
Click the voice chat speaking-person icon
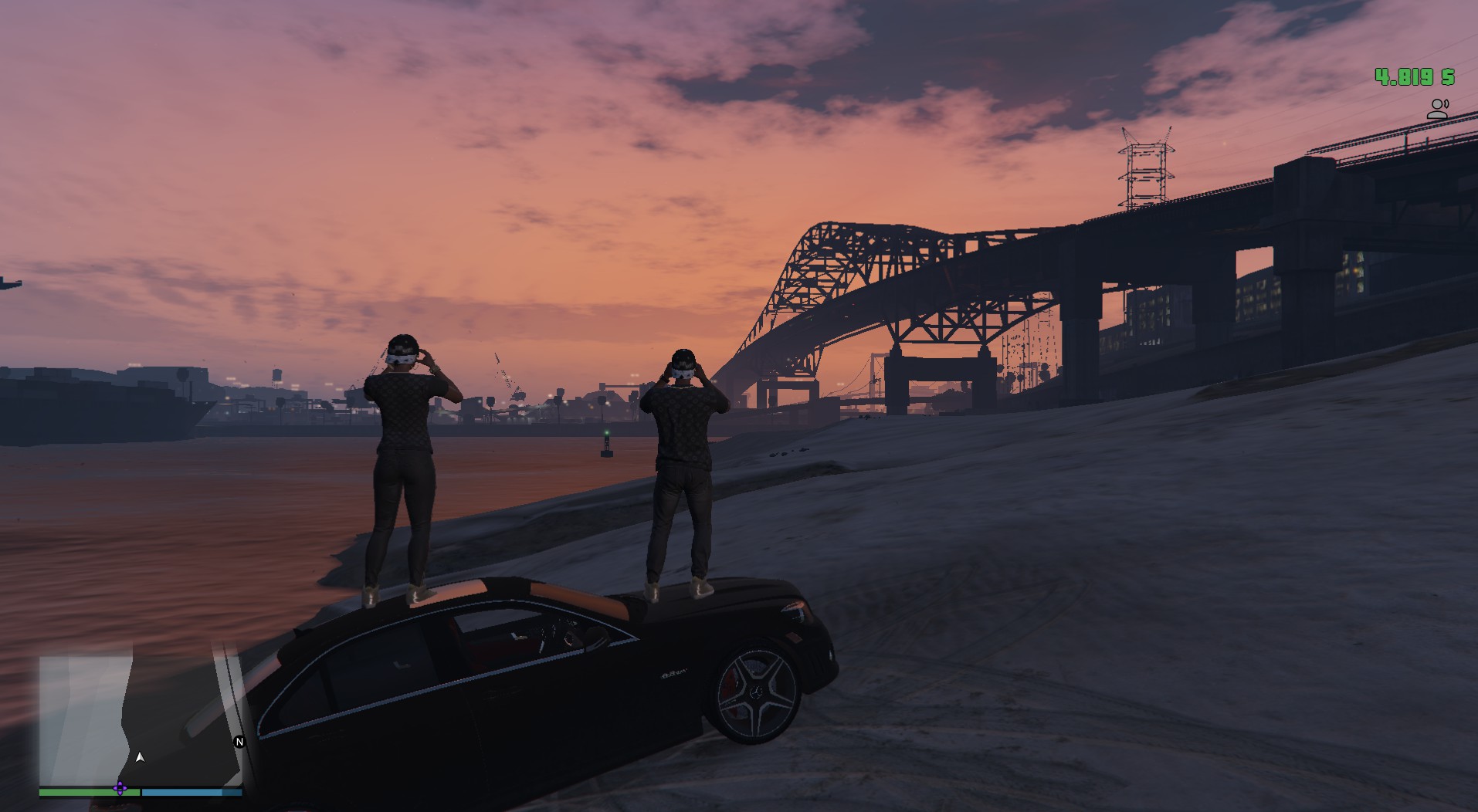click(x=1437, y=109)
